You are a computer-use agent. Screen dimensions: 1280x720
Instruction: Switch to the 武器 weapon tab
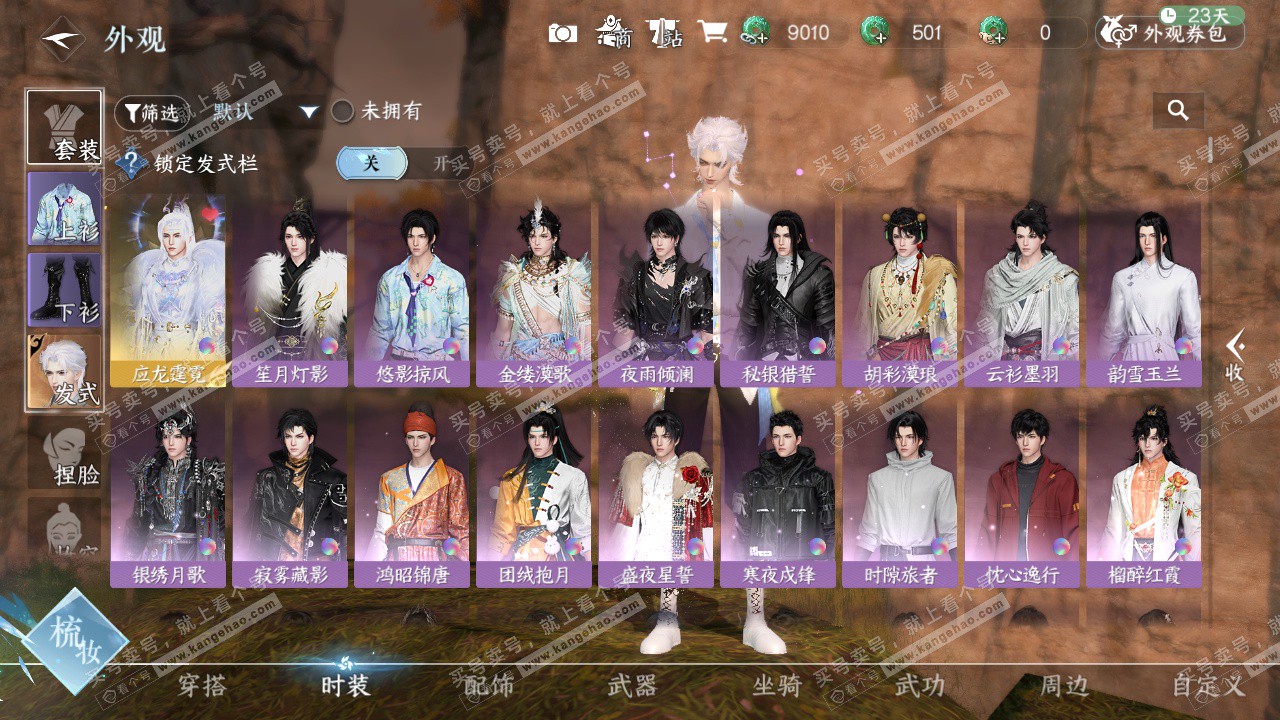pyautogui.click(x=632, y=686)
